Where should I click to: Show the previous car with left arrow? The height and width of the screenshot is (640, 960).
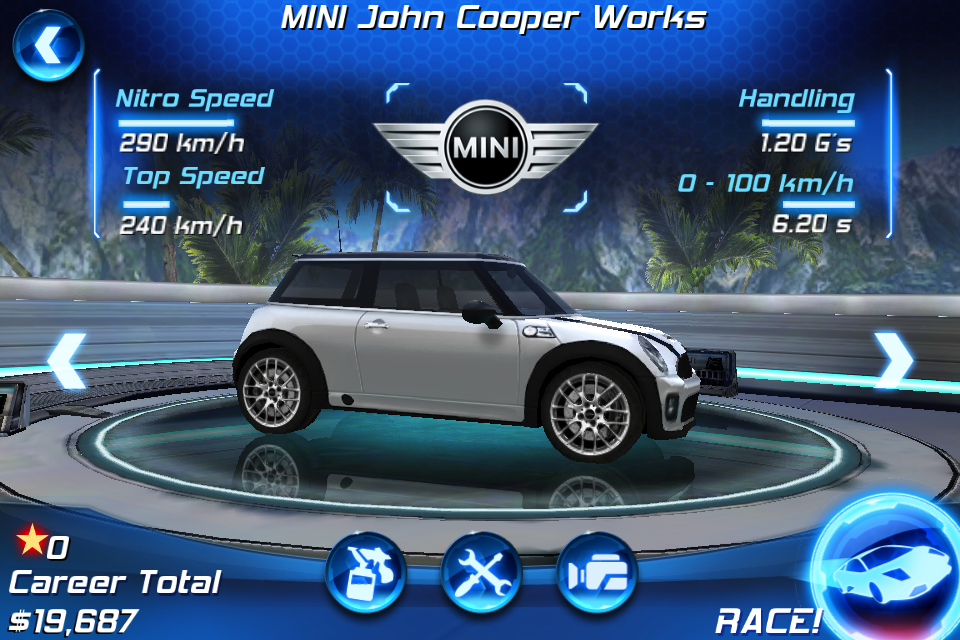tap(67, 361)
